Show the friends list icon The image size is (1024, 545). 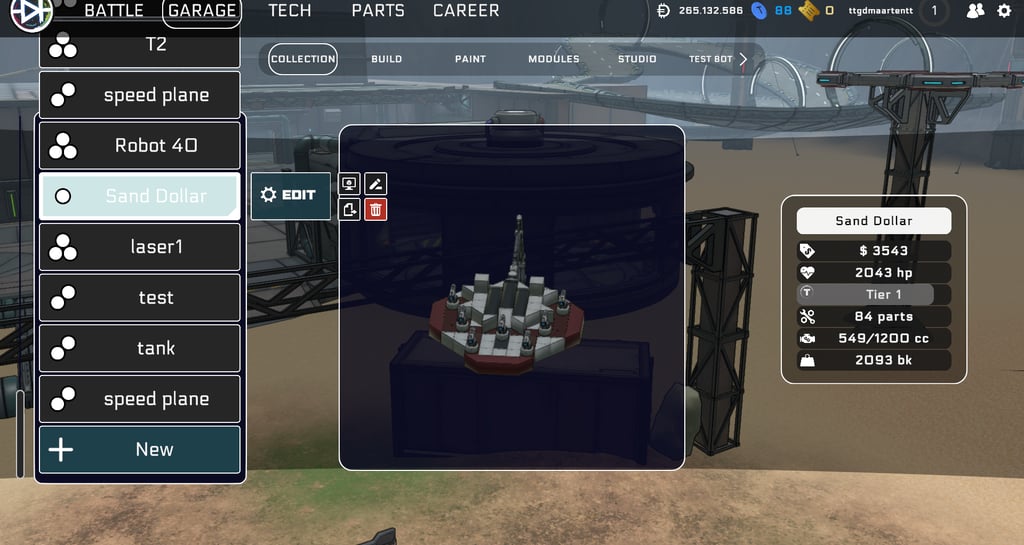(x=975, y=11)
